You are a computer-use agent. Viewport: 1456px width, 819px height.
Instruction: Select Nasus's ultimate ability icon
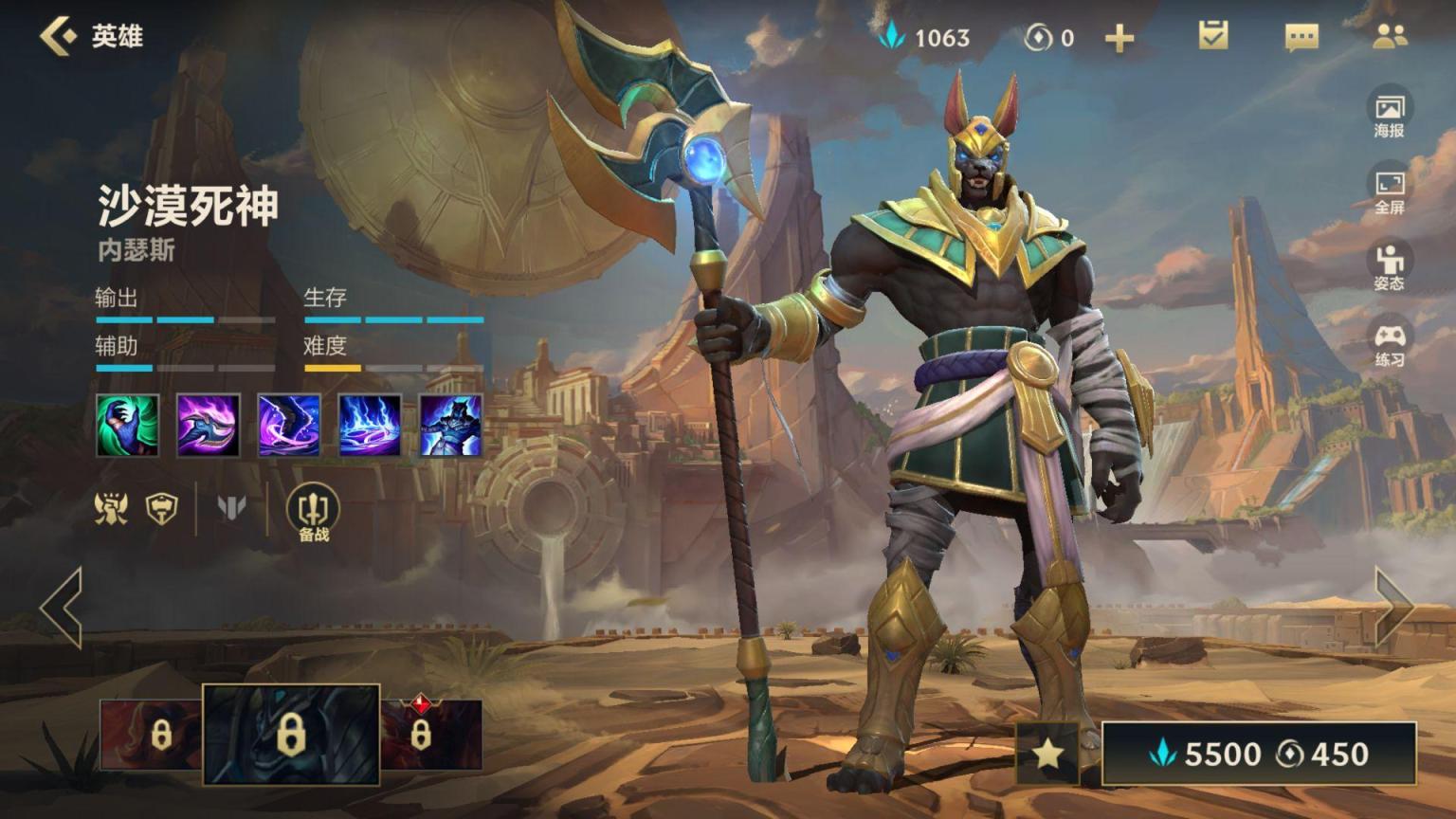(451, 426)
